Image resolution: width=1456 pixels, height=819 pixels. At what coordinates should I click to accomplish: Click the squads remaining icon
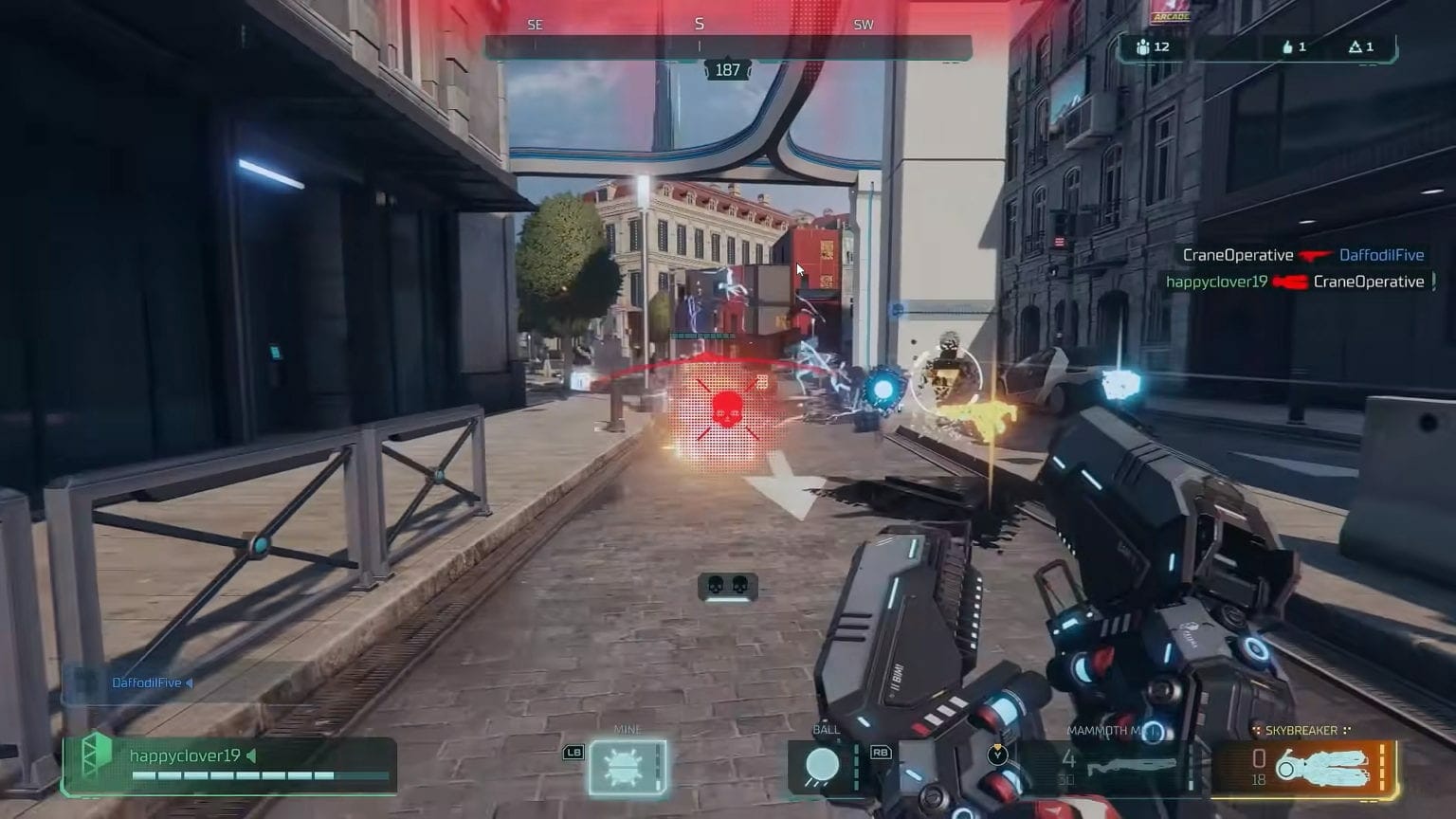[x=1142, y=46]
